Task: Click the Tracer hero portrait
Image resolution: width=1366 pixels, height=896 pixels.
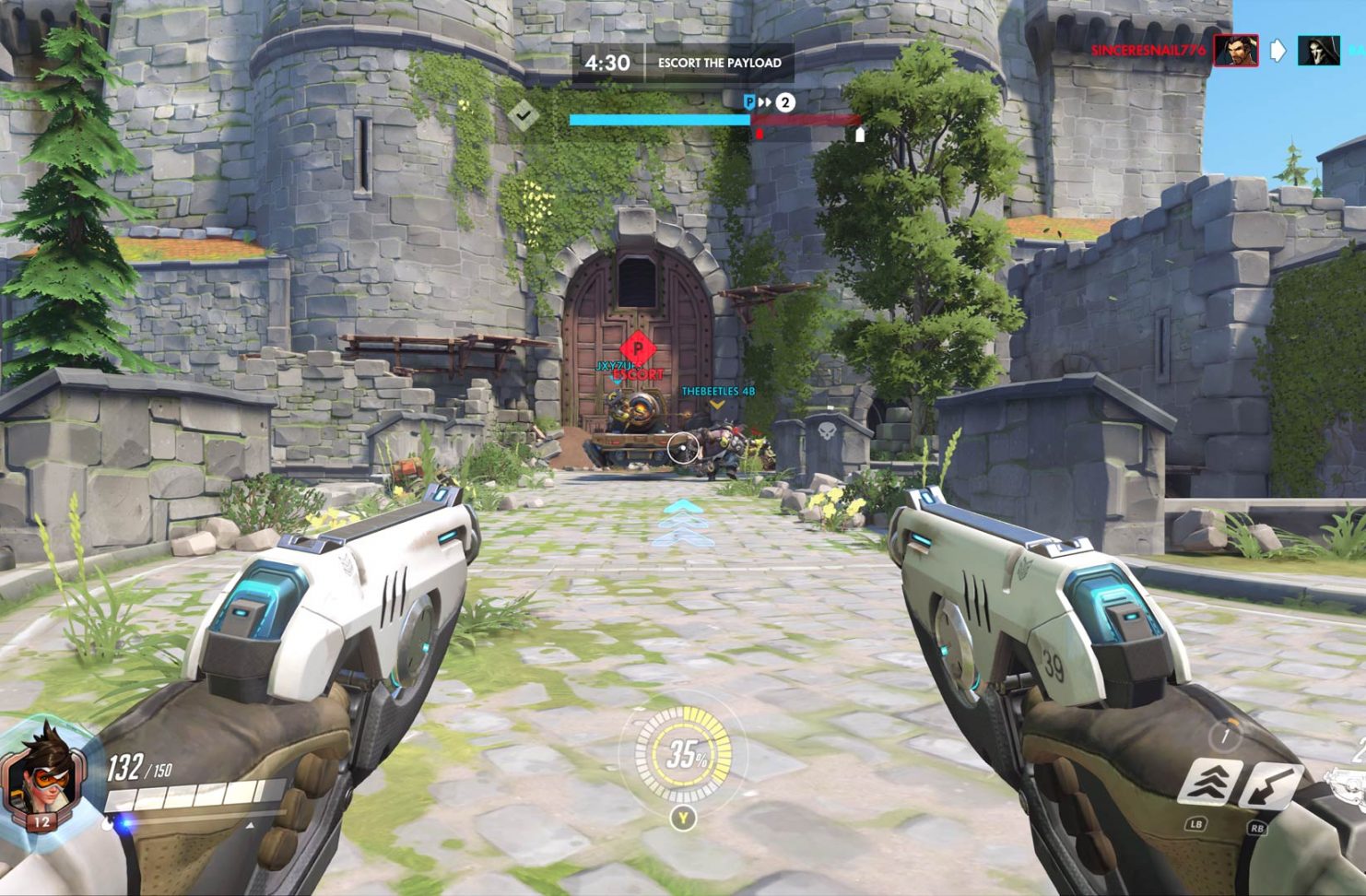Action: click(x=41, y=774)
